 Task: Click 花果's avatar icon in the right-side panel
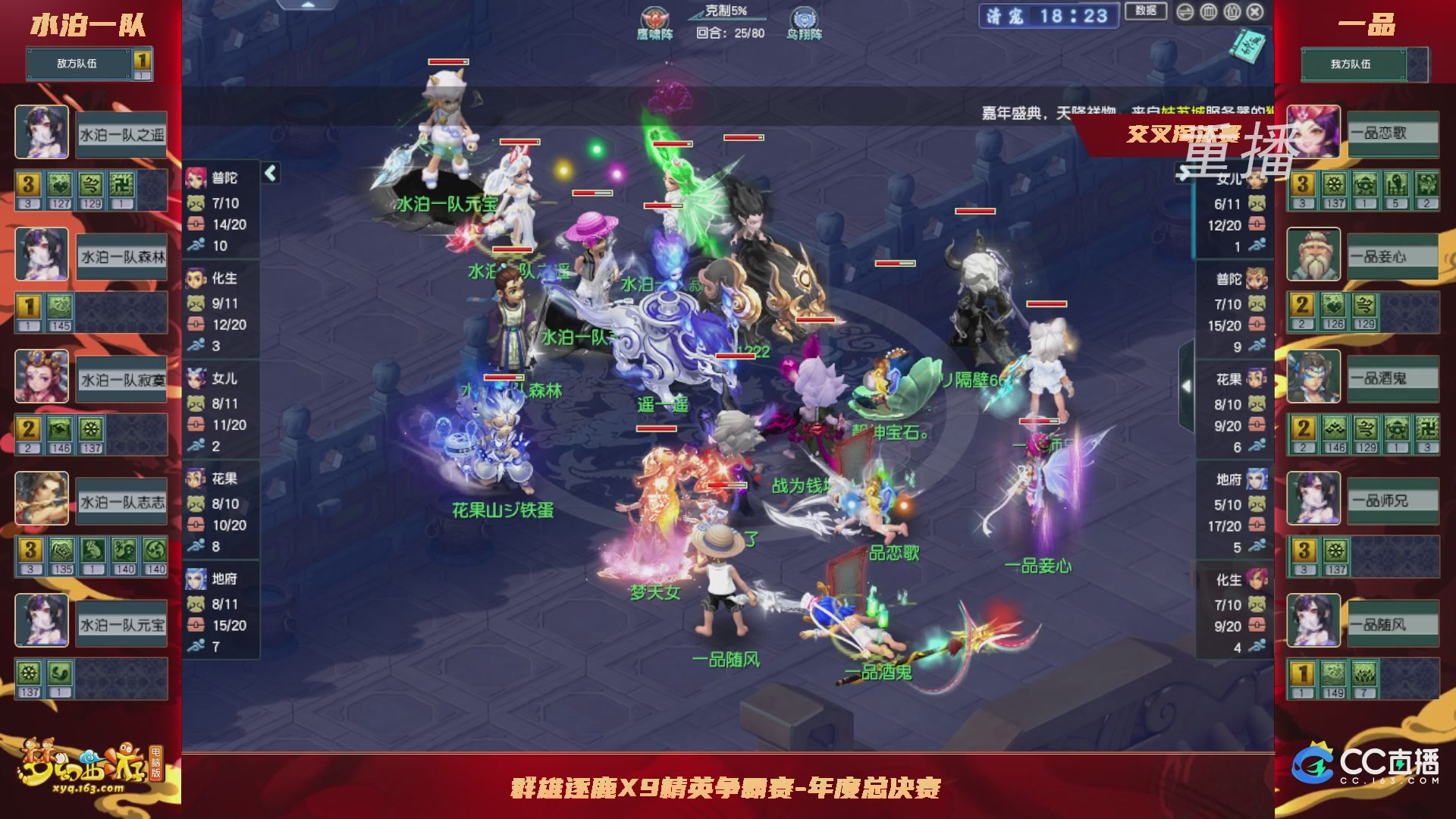(1255, 377)
